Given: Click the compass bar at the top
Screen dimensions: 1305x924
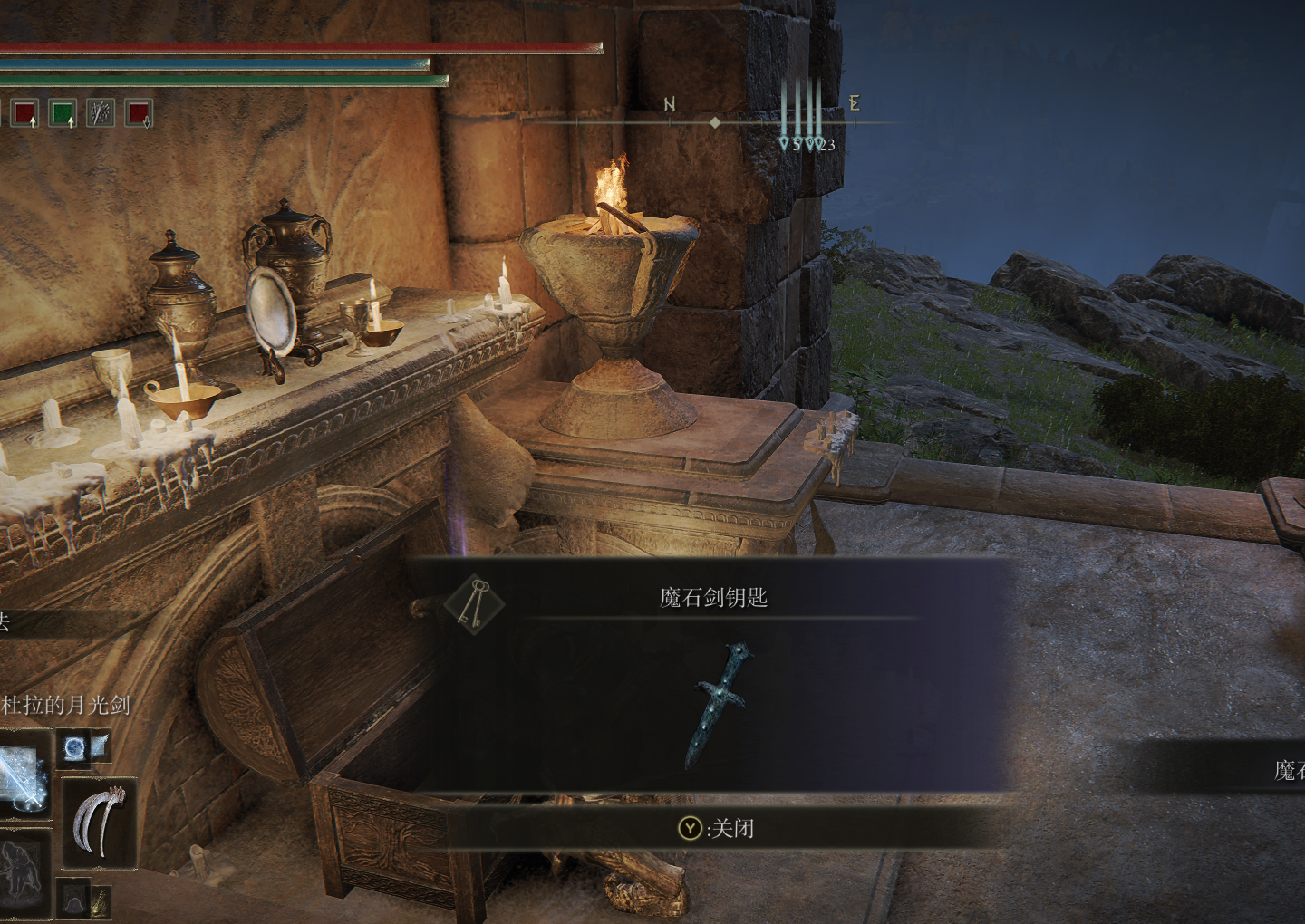Looking at the screenshot, I should tap(714, 121).
